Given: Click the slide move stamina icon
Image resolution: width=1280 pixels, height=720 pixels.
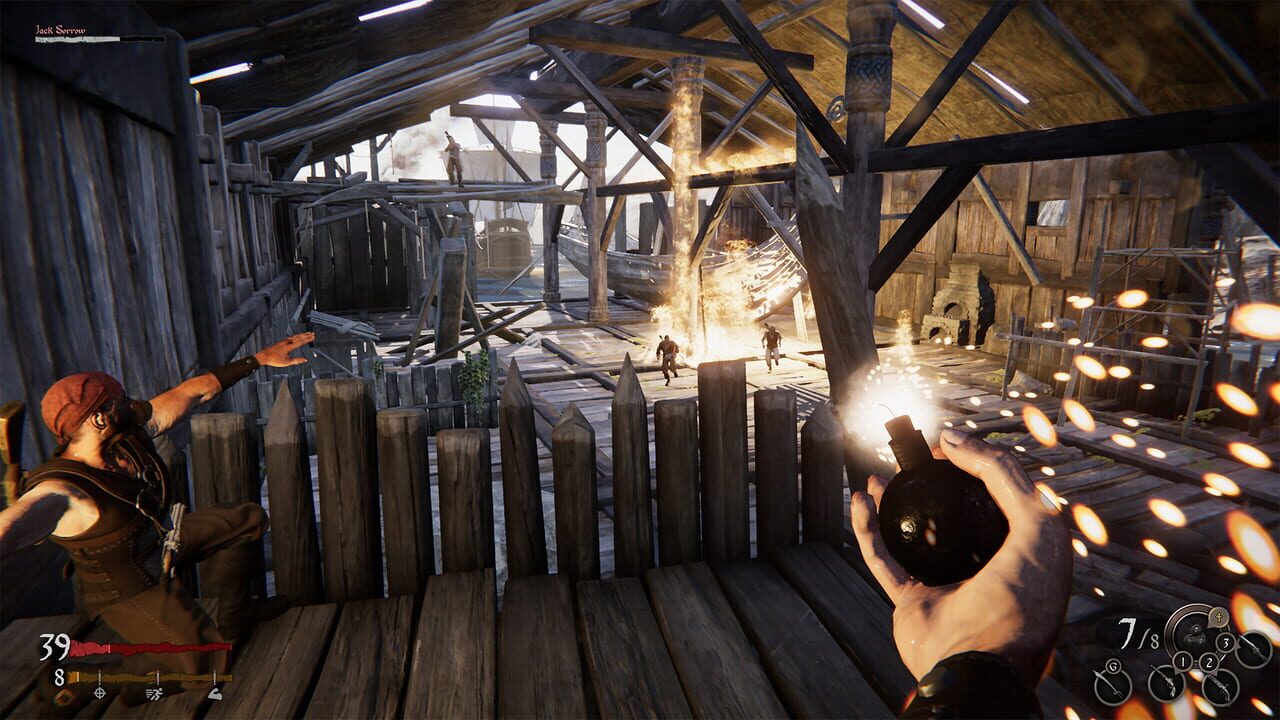Looking at the screenshot, I should [x=214, y=694].
